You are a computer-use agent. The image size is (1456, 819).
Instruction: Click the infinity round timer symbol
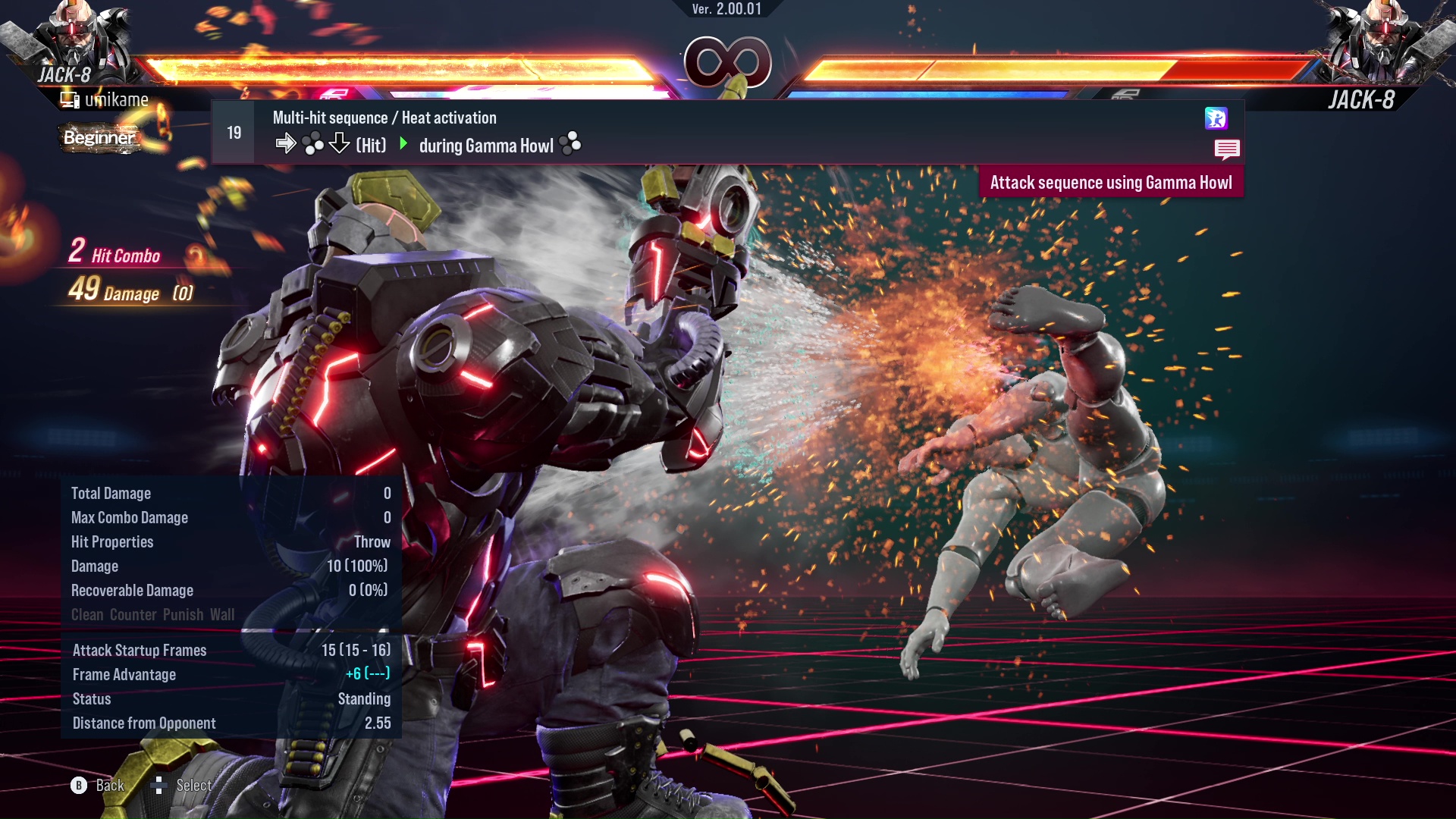pos(728,64)
